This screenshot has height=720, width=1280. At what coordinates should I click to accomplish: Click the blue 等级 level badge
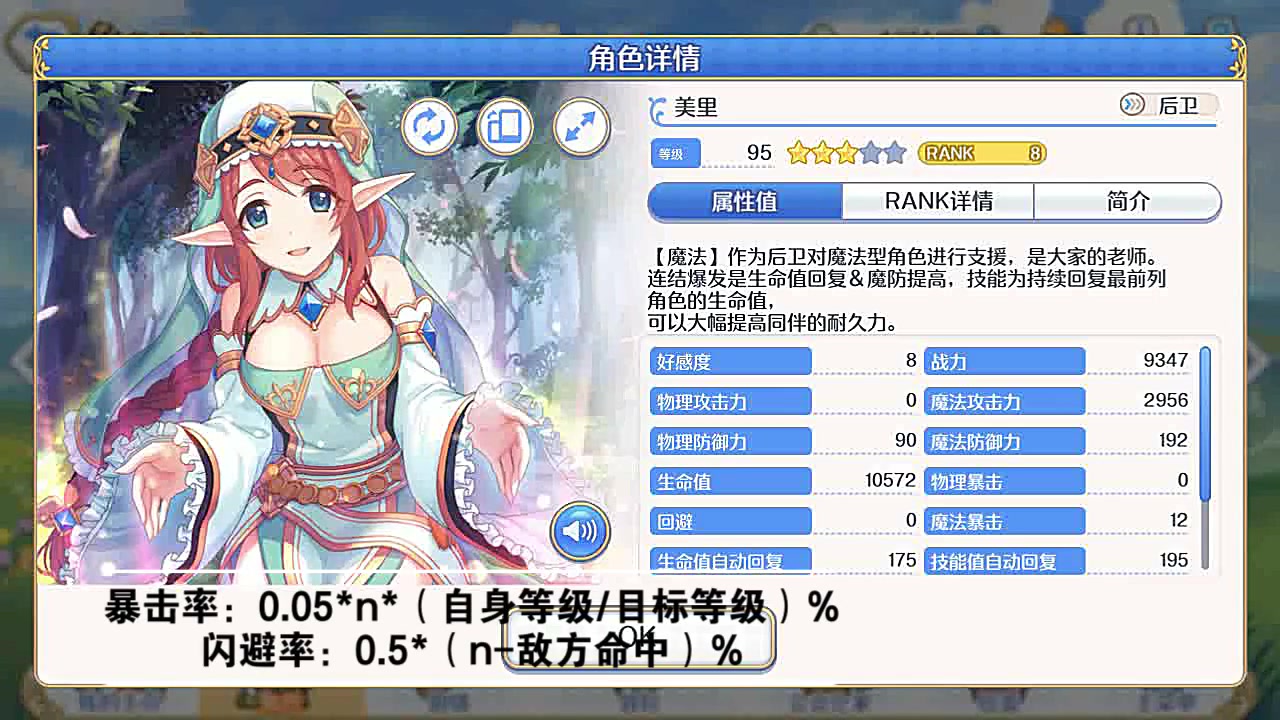(676, 153)
